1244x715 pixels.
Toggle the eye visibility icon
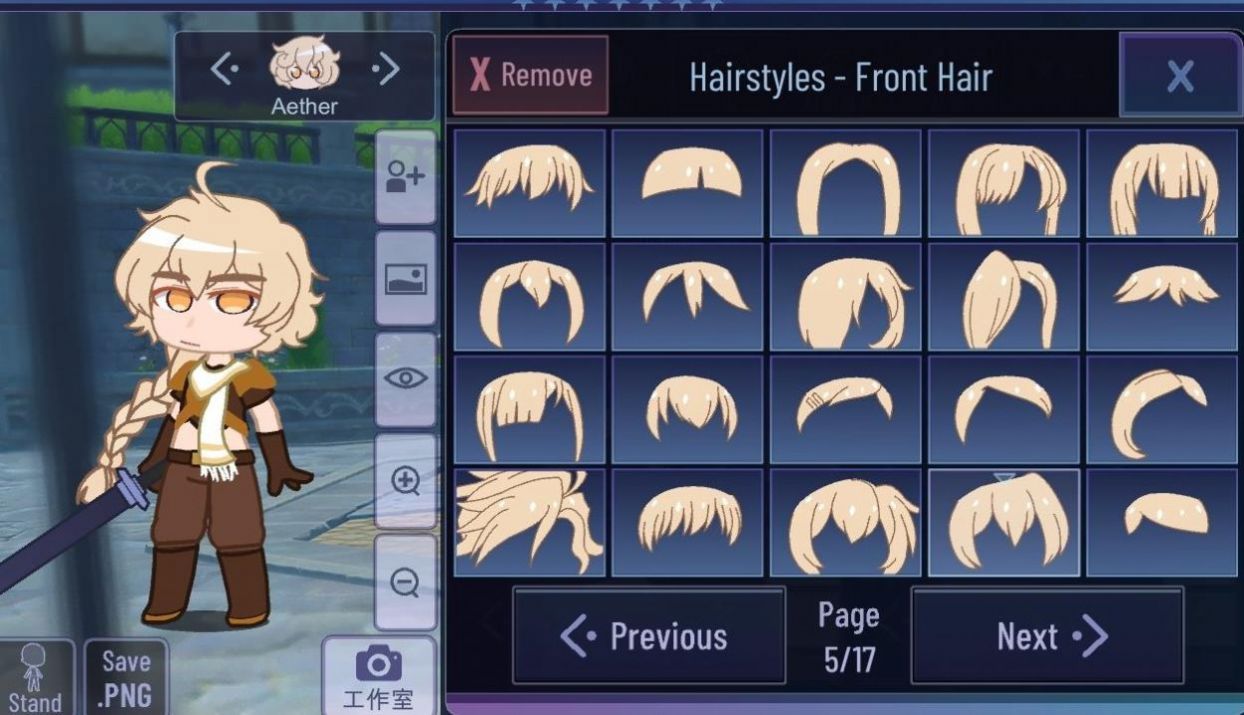coord(405,379)
